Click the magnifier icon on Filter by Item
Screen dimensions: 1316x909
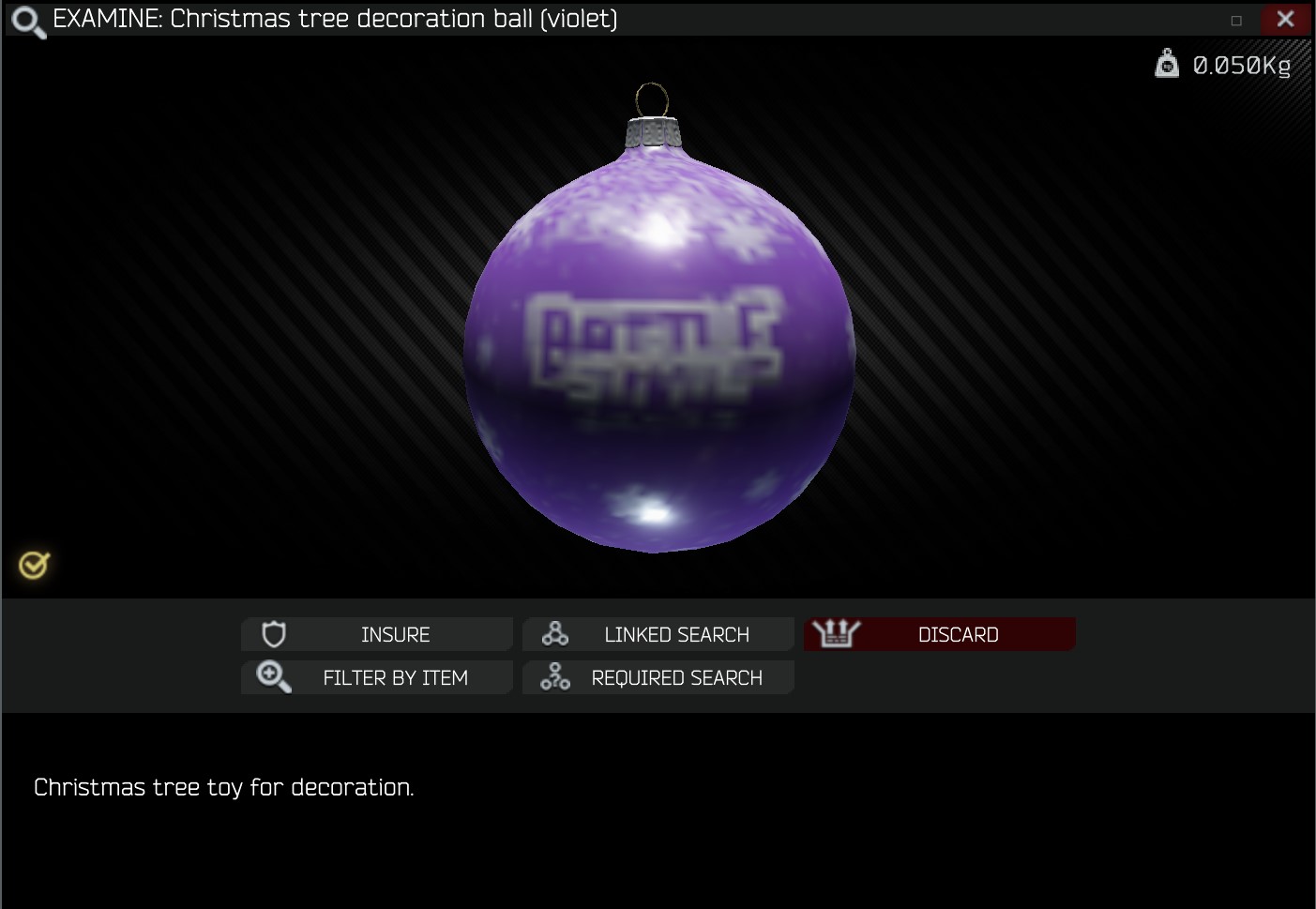tap(272, 677)
